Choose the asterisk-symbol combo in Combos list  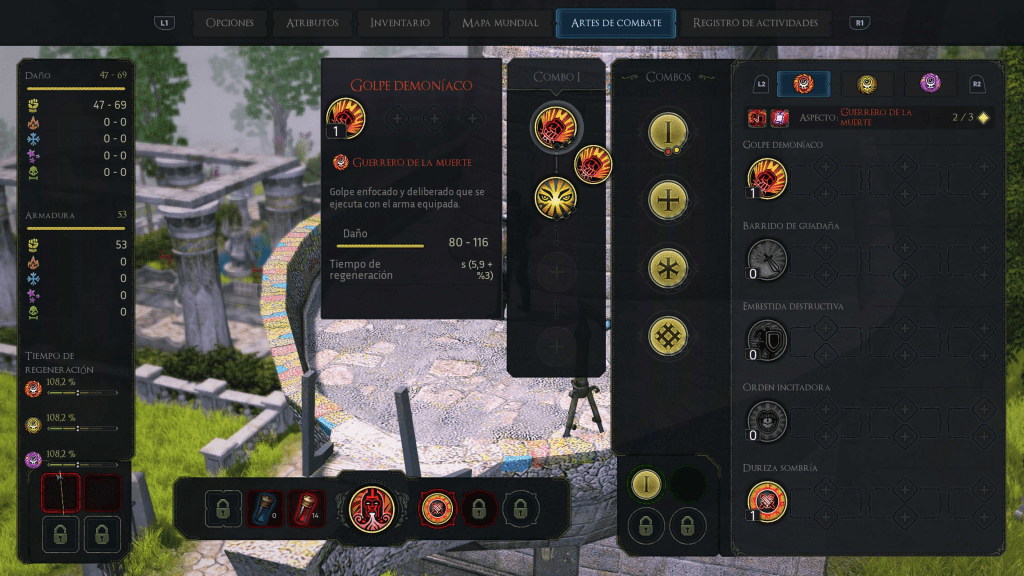point(666,269)
